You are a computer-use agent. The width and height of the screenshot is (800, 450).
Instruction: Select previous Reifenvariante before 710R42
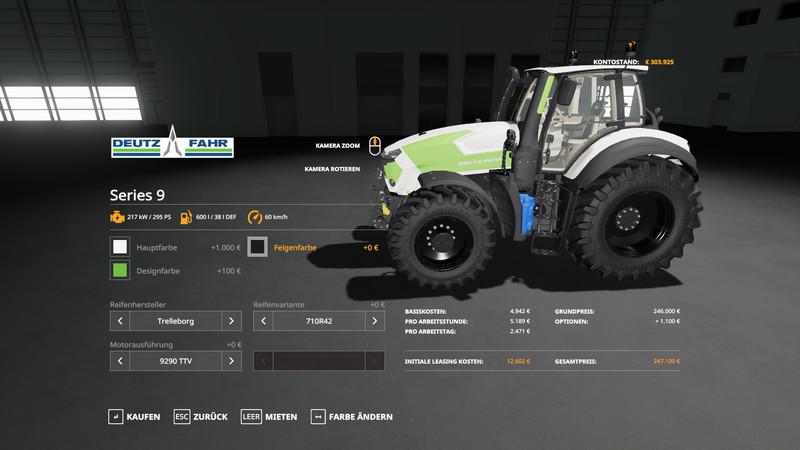[x=264, y=321]
